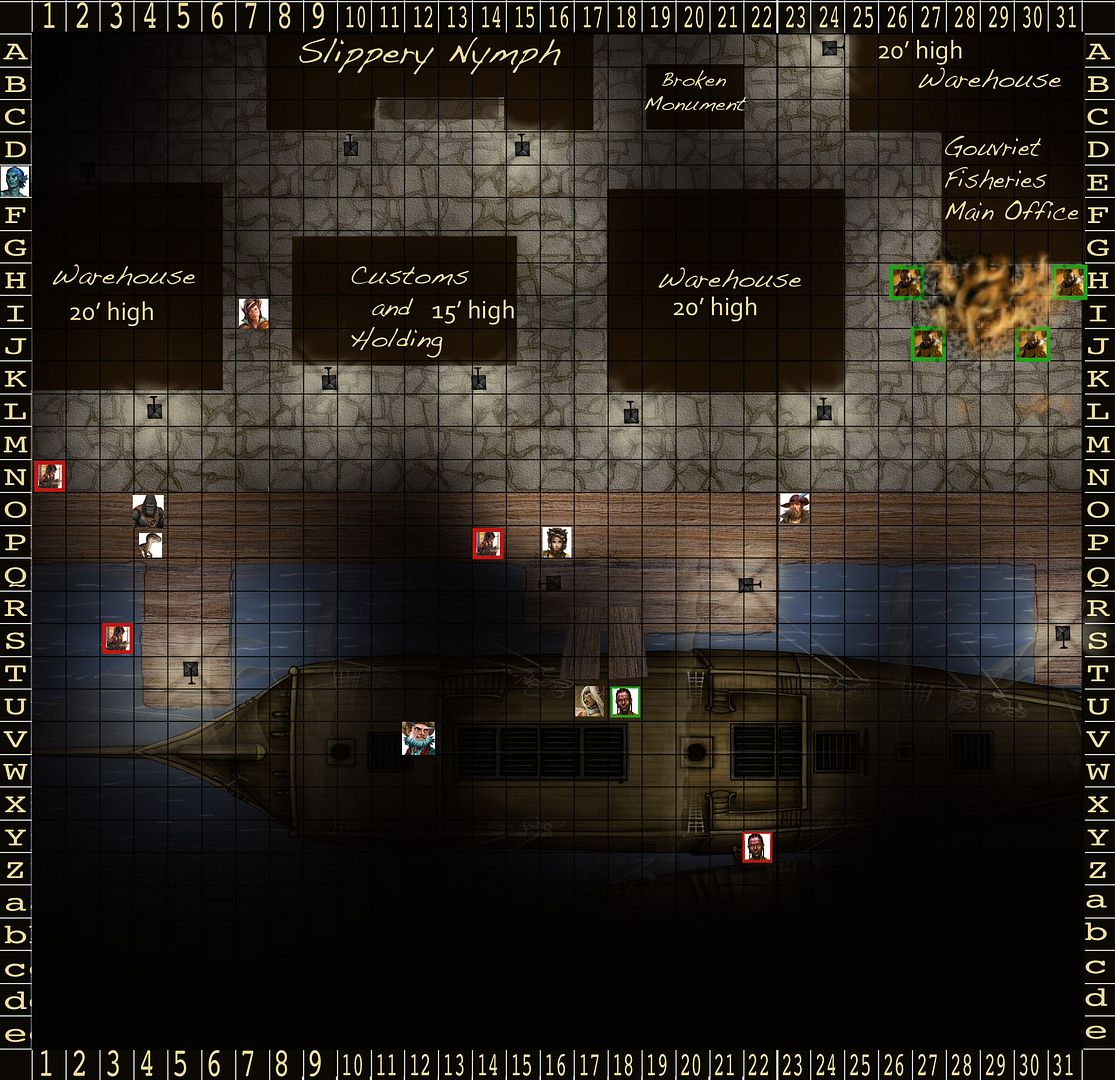Click the green-bordered dreadlocked man token
This screenshot has width=1115, height=1080.
625,702
